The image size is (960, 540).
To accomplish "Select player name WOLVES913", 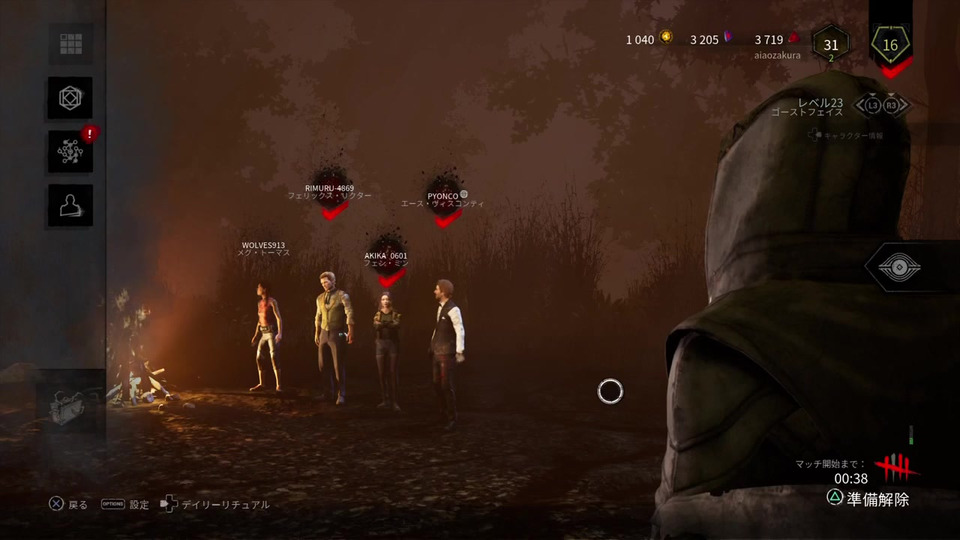I will [x=263, y=244].
